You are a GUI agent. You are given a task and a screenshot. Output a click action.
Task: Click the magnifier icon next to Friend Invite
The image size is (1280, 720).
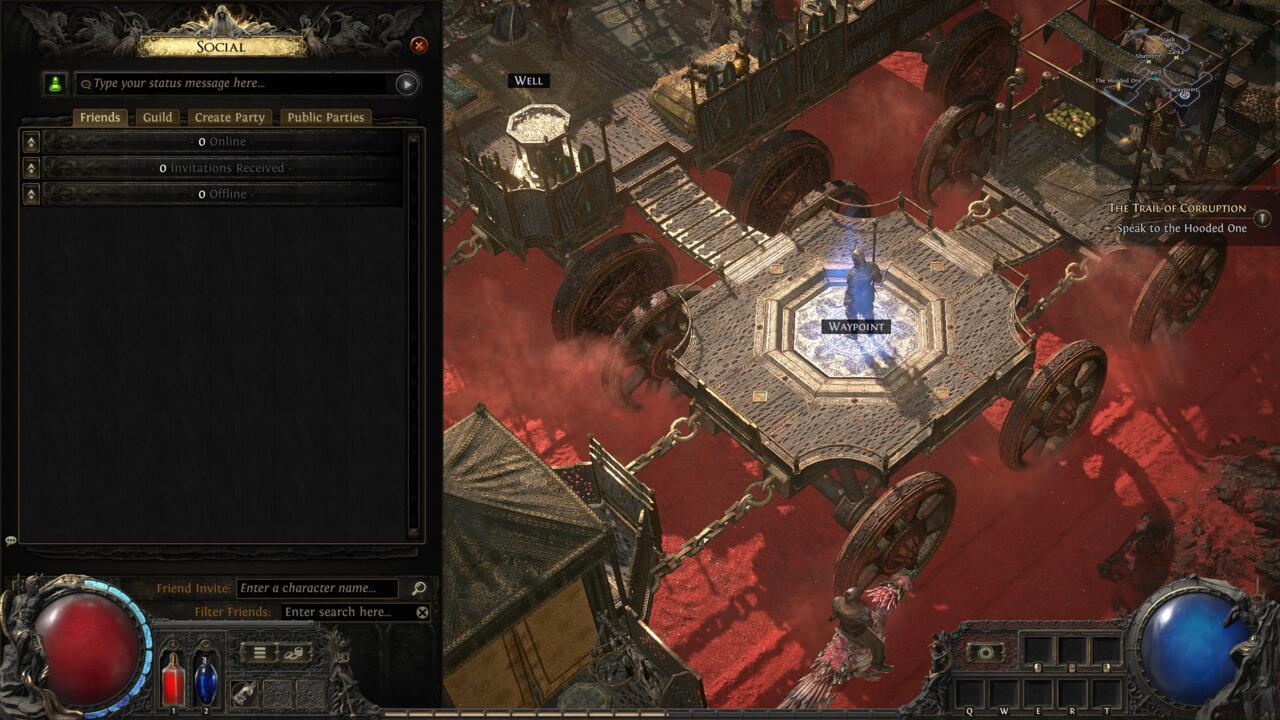[418, 588]
